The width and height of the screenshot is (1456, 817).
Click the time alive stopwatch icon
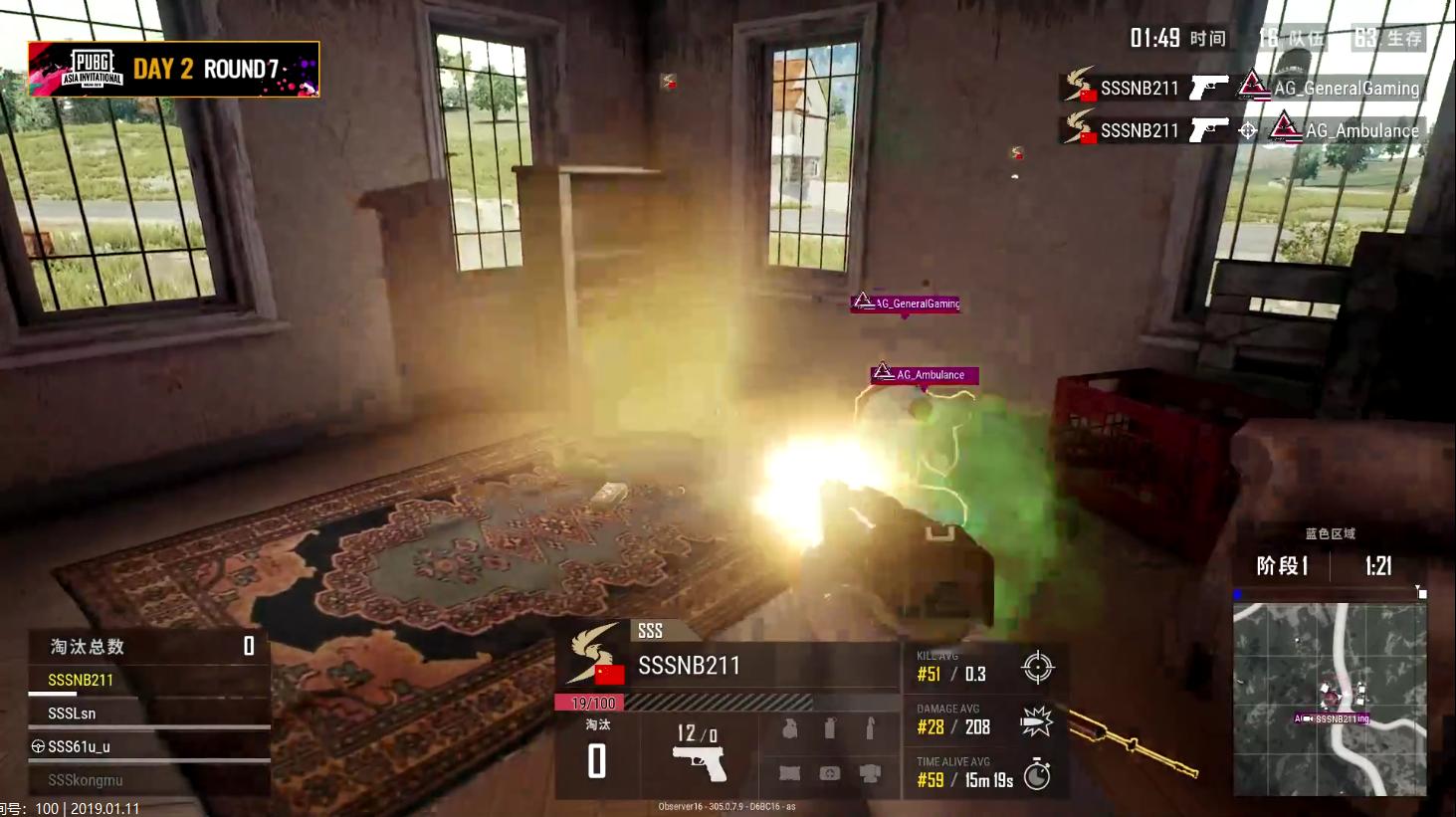pos(1037,774)
